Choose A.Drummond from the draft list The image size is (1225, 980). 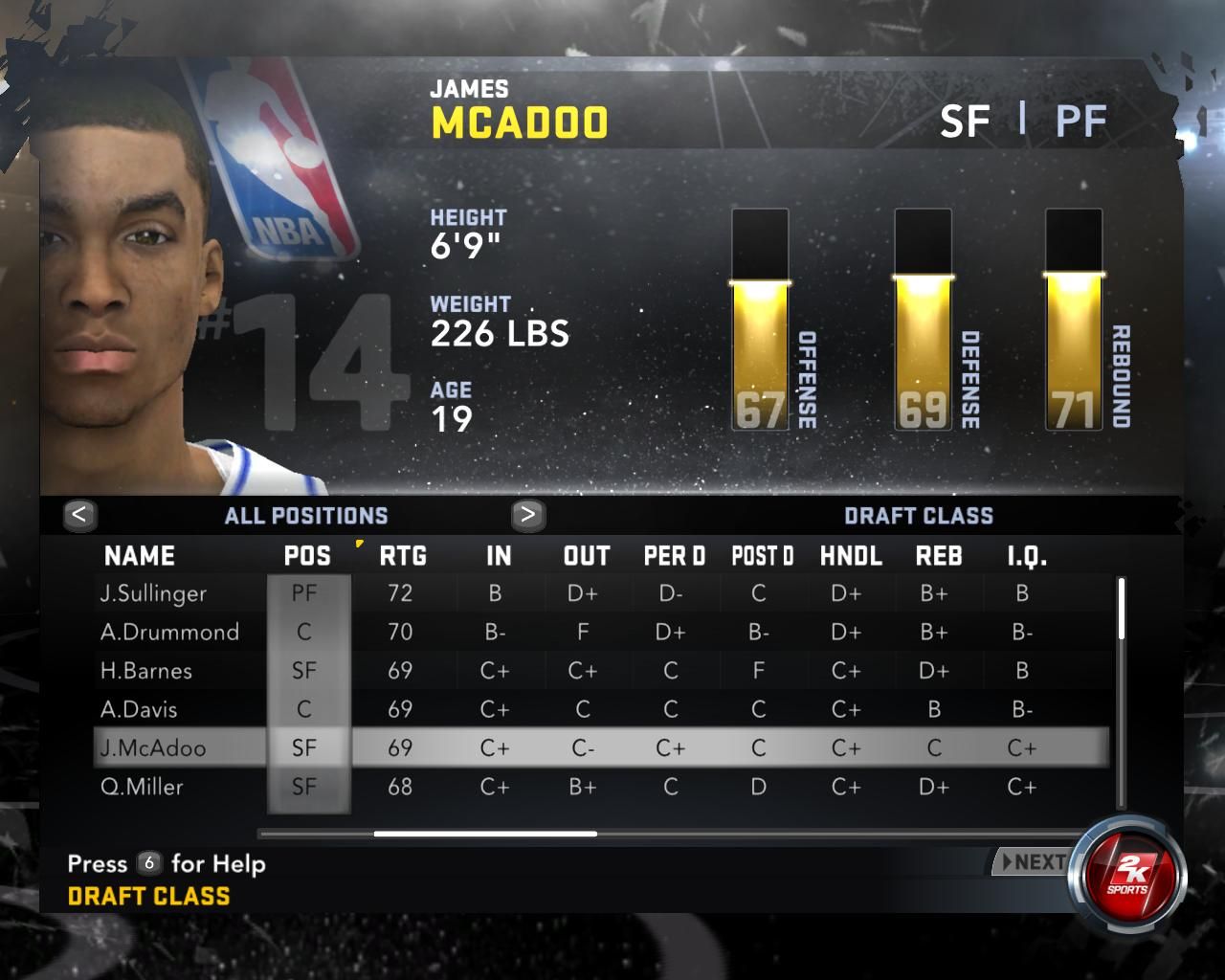pyautogui.click(x=169, y=633)
